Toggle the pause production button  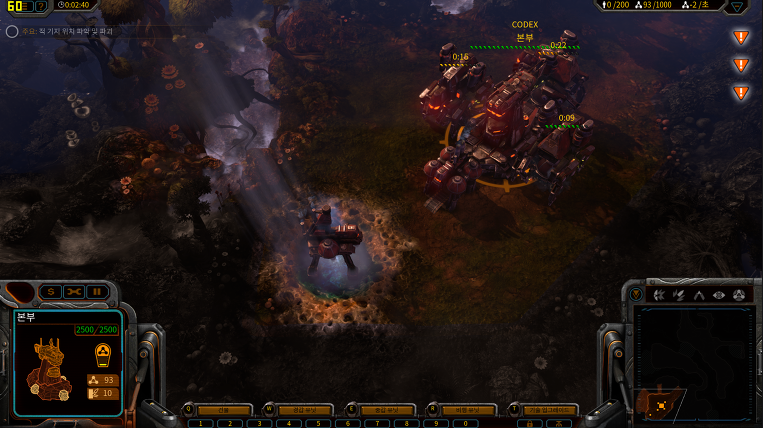pyautogui.click(x=96, y=291)
